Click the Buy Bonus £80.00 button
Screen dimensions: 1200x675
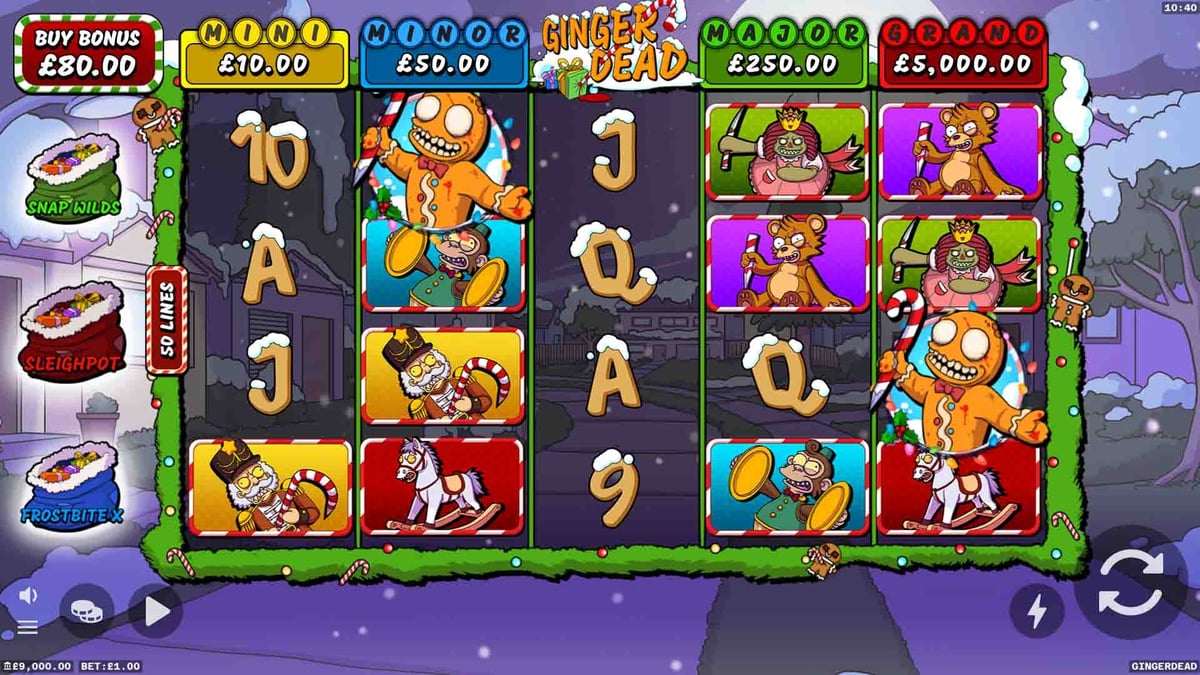(x=88, y=54)
